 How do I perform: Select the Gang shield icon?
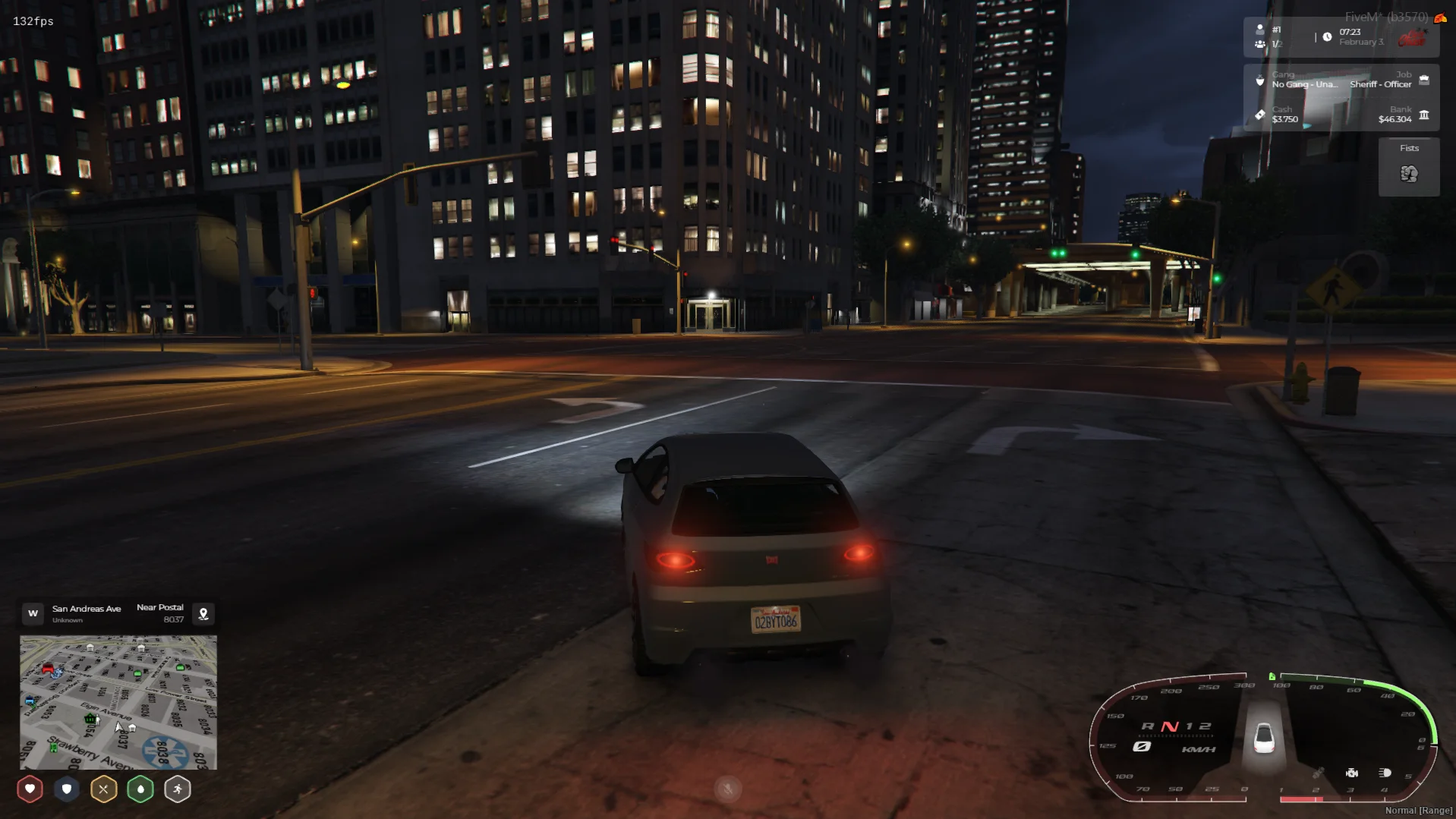1260,80
